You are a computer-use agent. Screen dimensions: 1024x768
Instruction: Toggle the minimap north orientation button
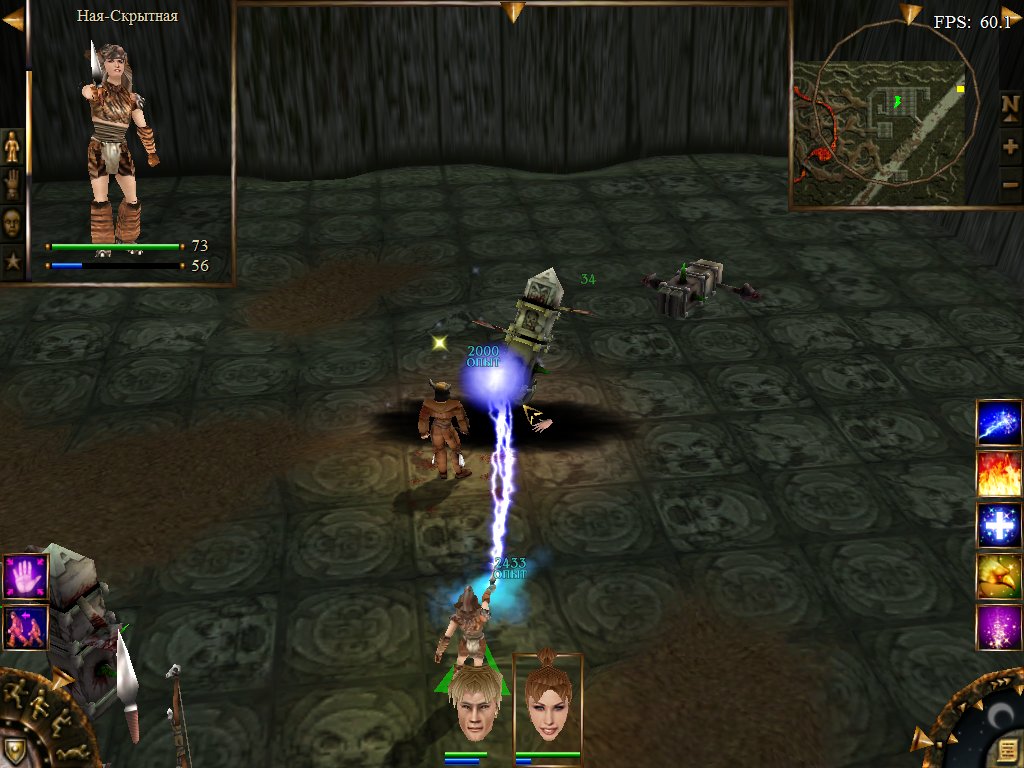[x=1010, y=105]
